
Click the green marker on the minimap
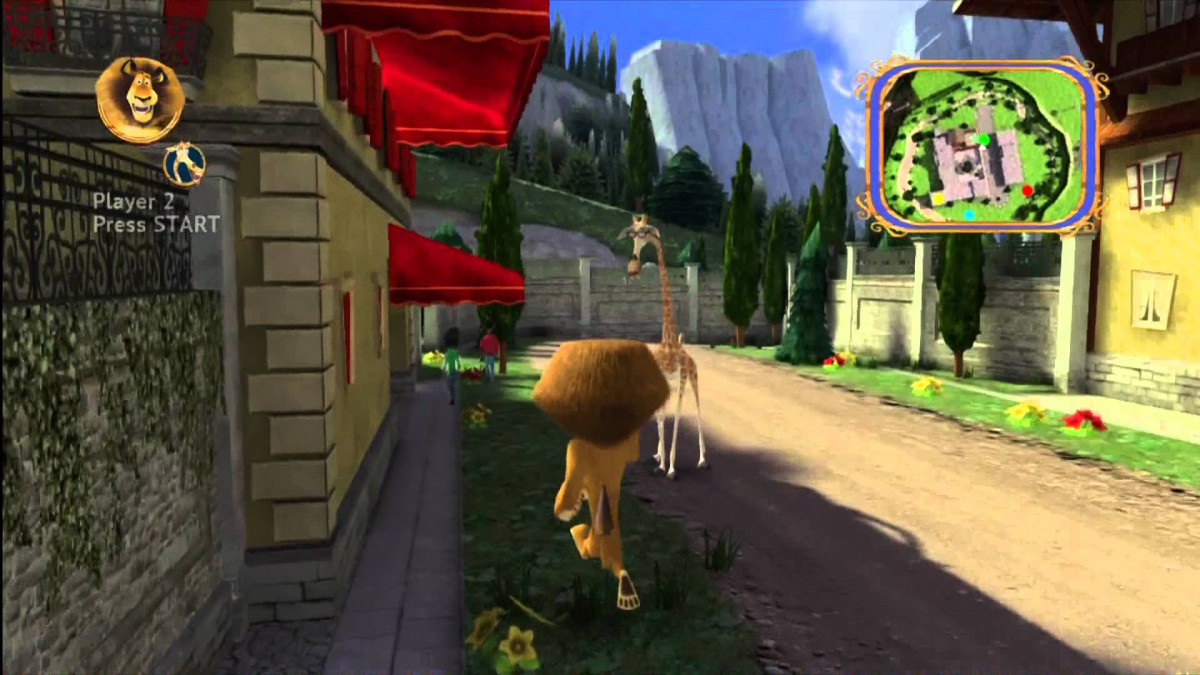point(984,140)
